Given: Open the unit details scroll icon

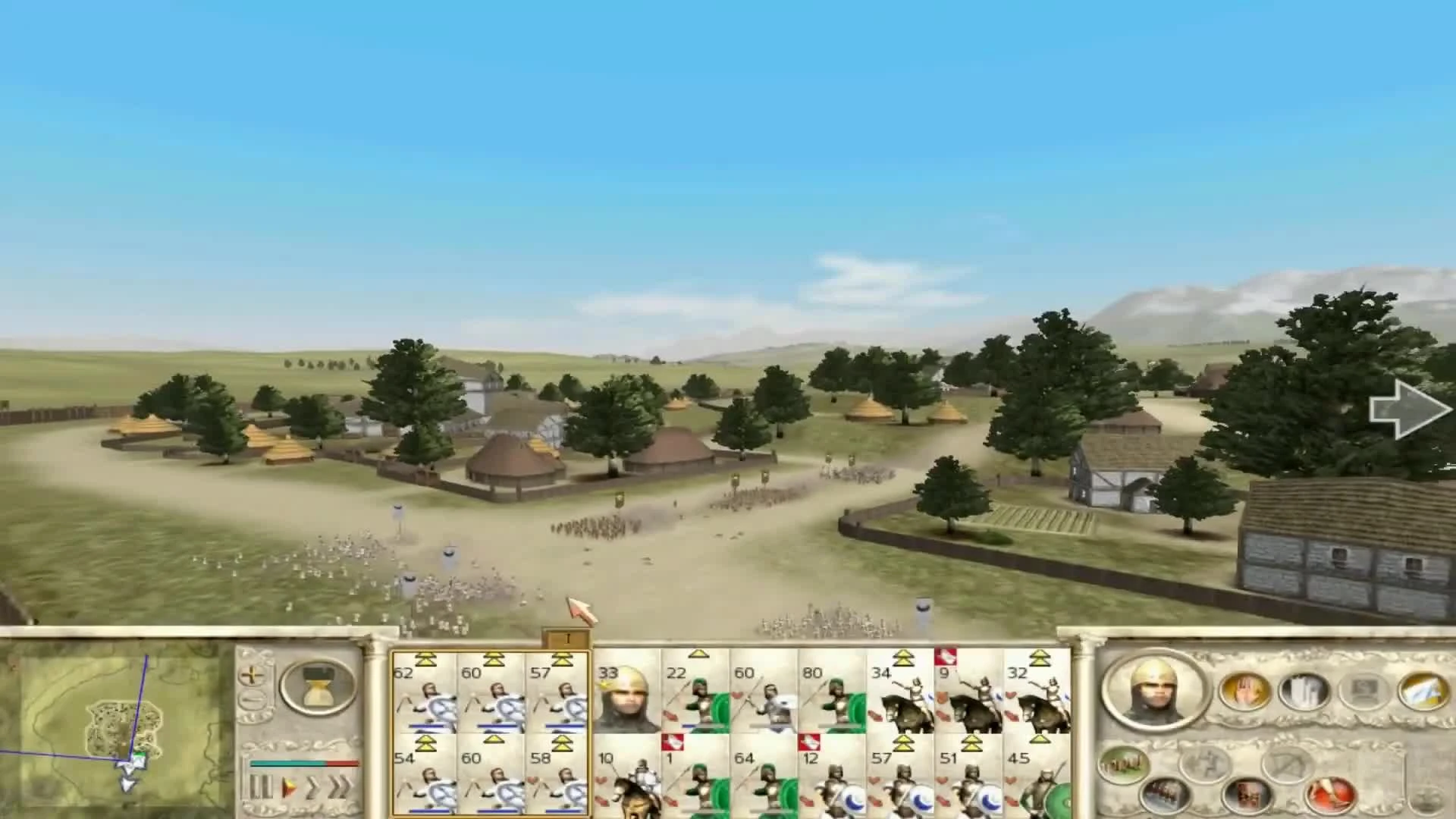Looking at the screenshot, I should 1303,692.
